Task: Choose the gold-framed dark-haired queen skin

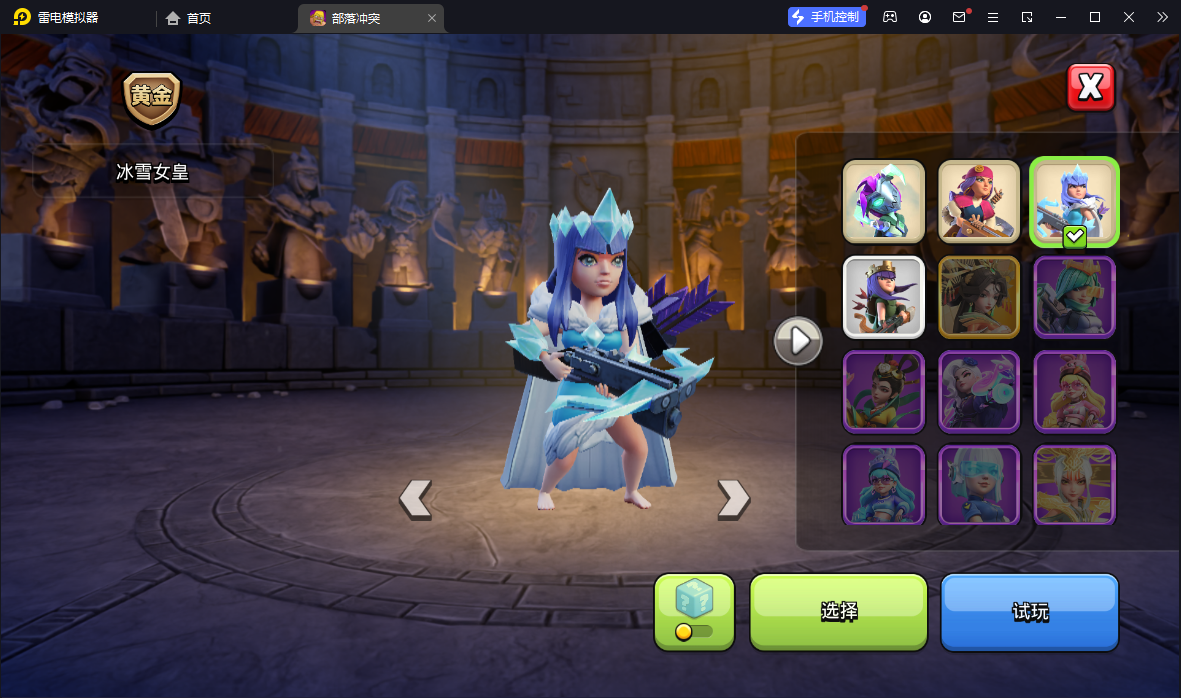Action: (x=979, y=296)
